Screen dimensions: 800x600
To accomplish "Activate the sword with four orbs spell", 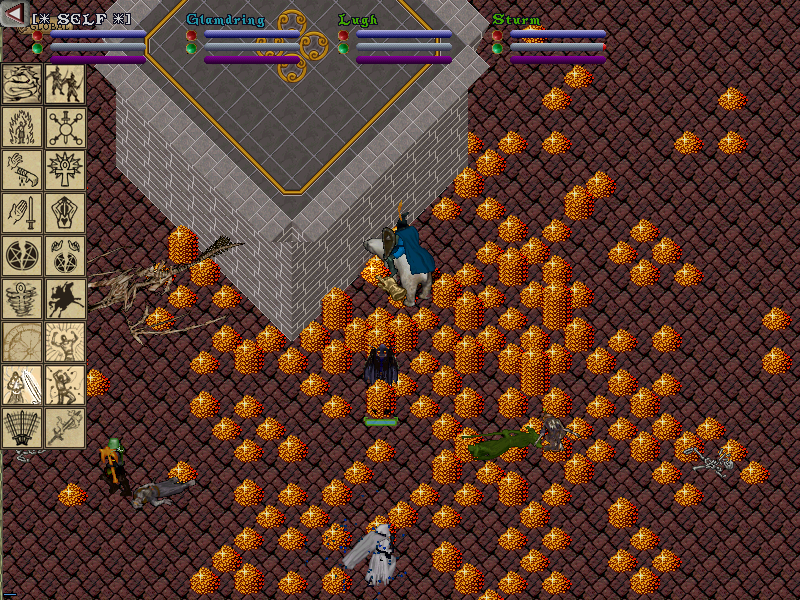I will [x=65, y=127].
